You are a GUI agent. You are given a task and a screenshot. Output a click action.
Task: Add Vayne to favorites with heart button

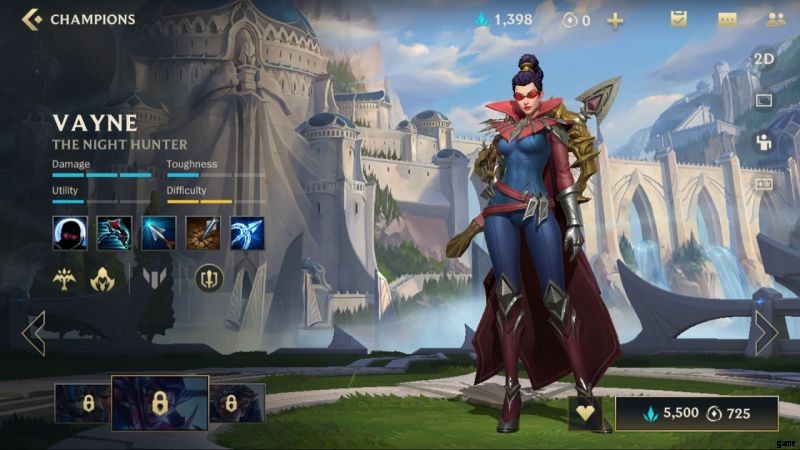click(586, 413)
